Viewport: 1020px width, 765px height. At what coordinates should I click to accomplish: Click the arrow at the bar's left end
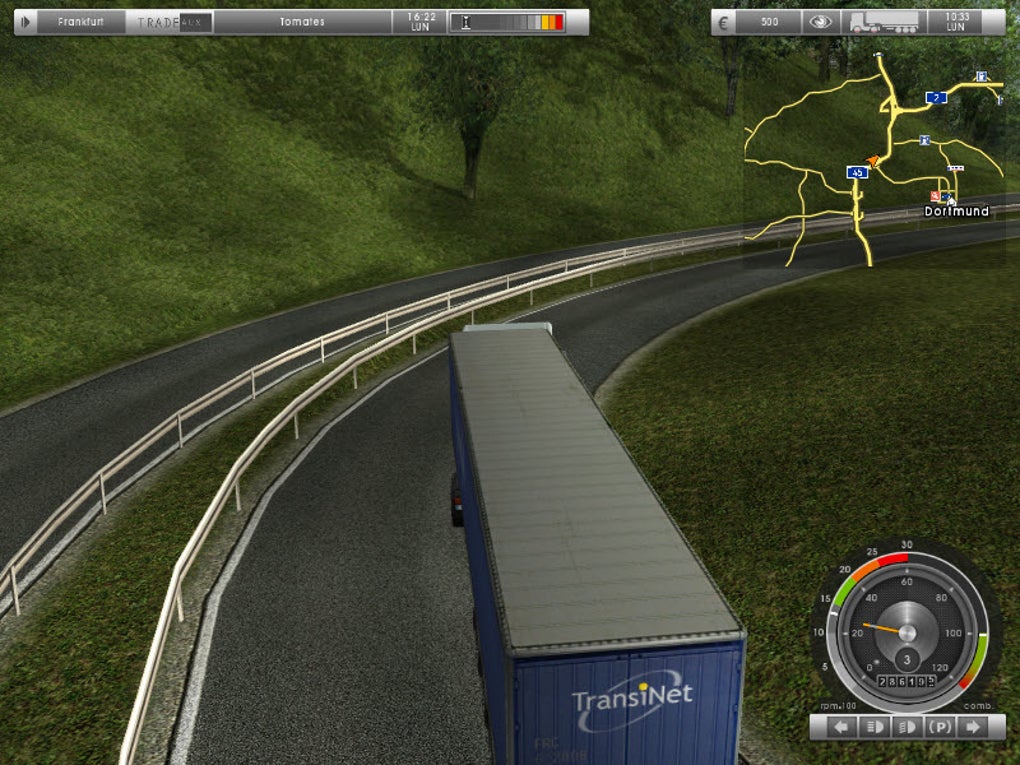[26, 22]
